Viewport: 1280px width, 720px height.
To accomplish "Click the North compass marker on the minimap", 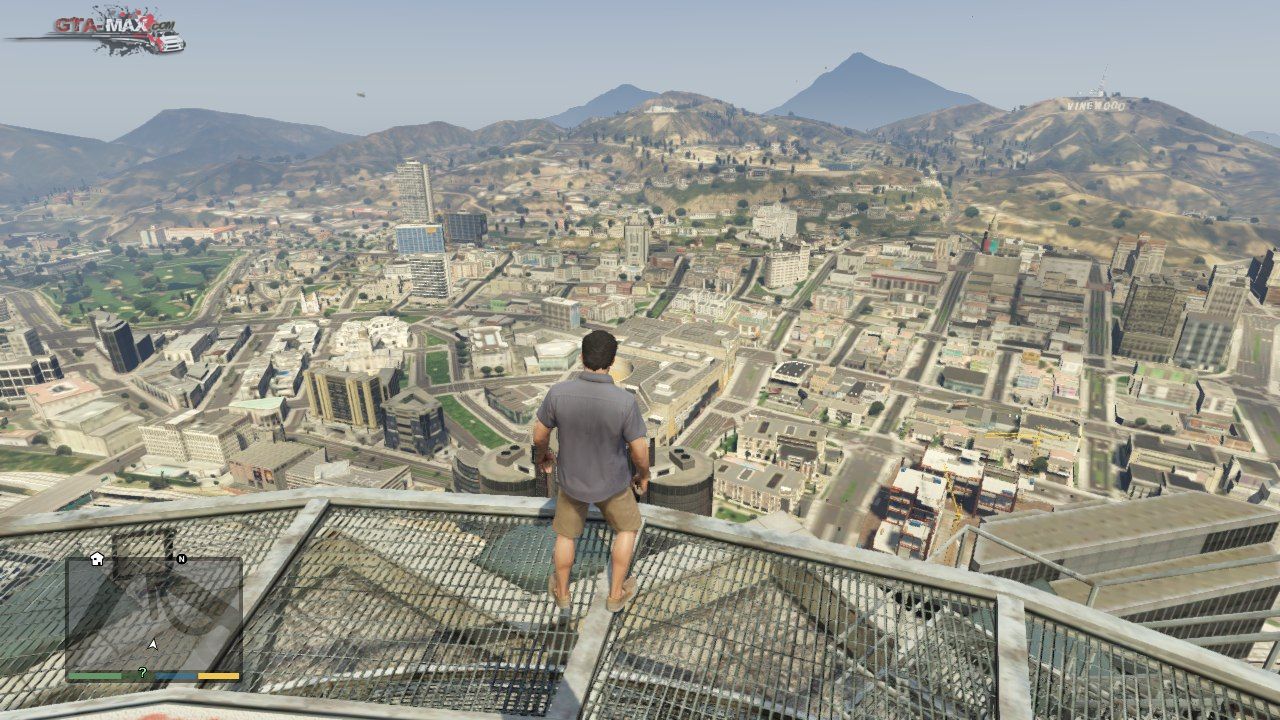I will point(181,559).
